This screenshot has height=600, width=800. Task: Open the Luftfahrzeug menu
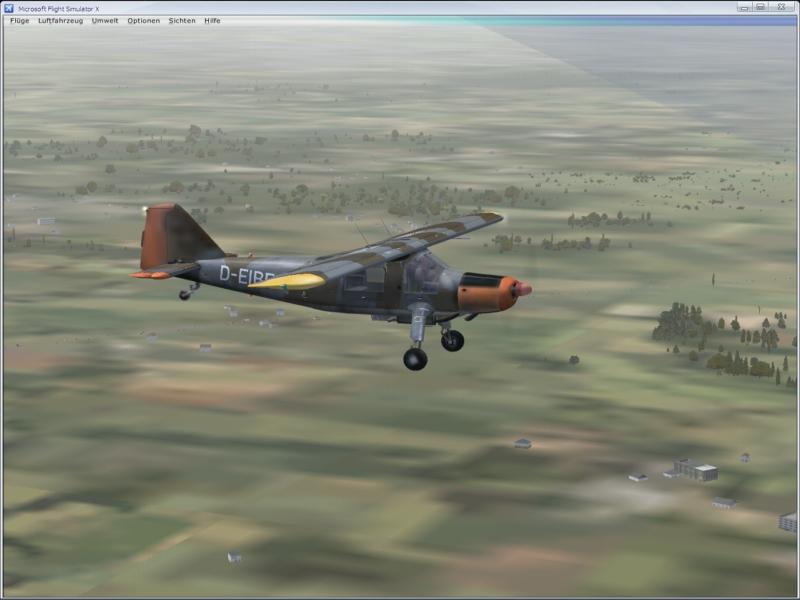pyautogui.click(x=60, y=20)
